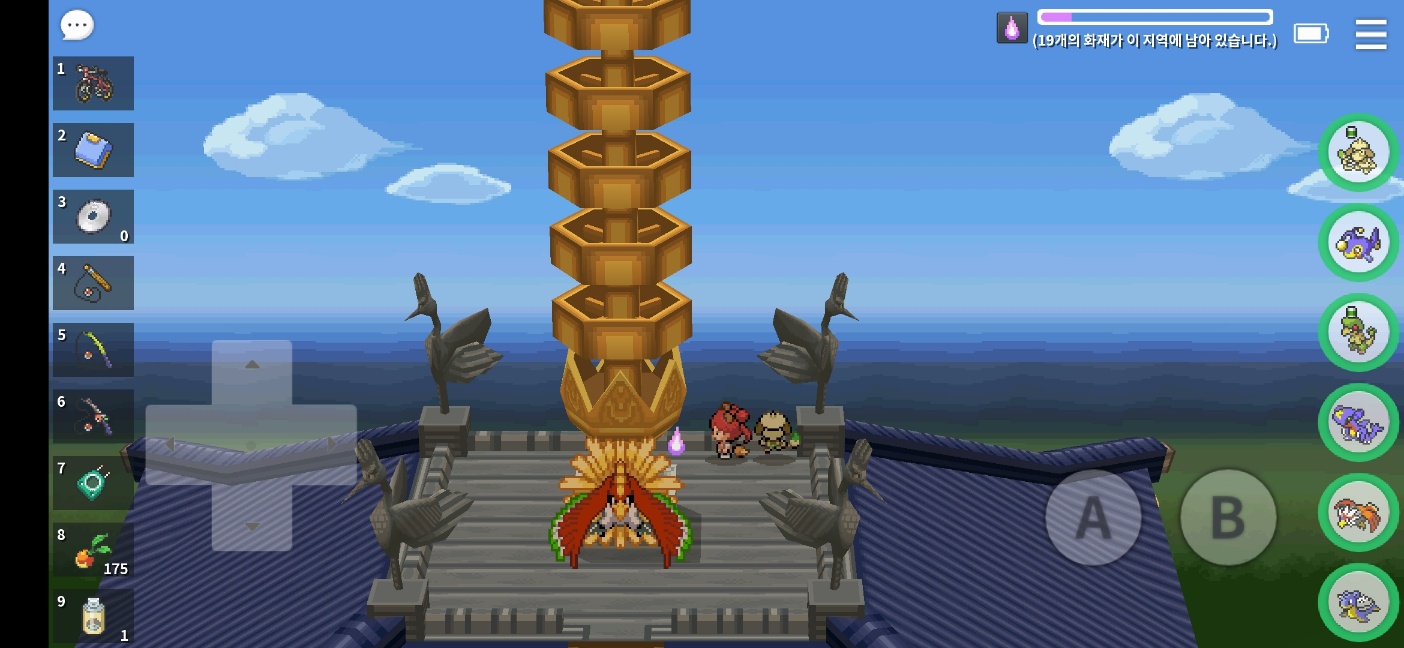Tap the D-pad up arrow
The image size is (1404, 648).
(x=252, y=366)
